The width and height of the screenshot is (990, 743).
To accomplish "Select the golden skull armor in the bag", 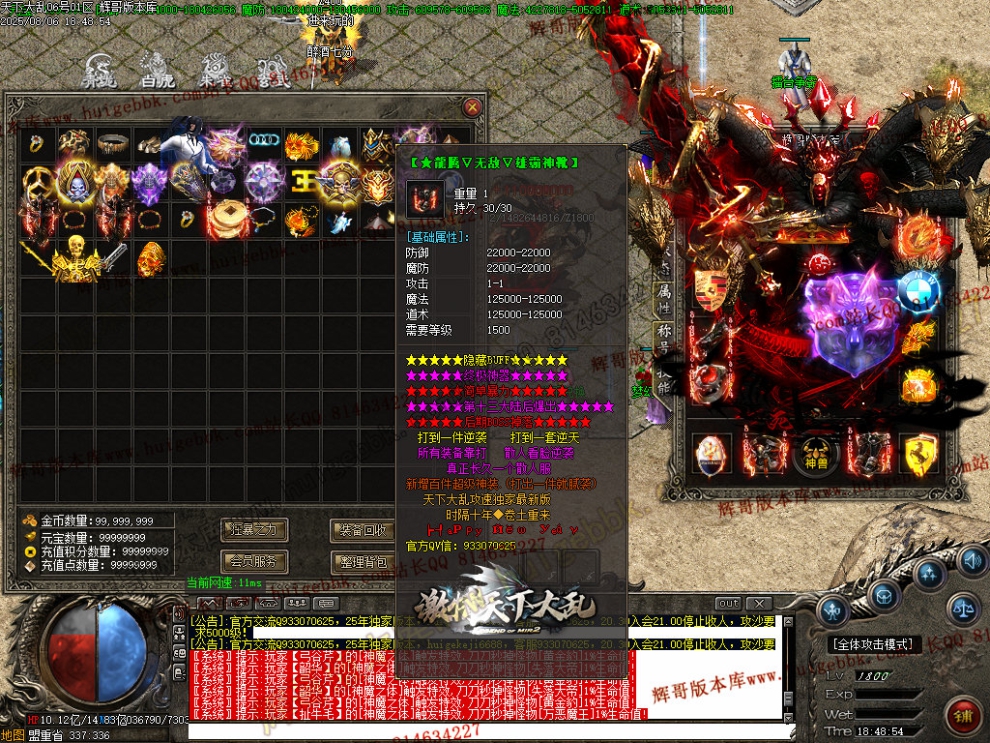I will click(74, 255).
